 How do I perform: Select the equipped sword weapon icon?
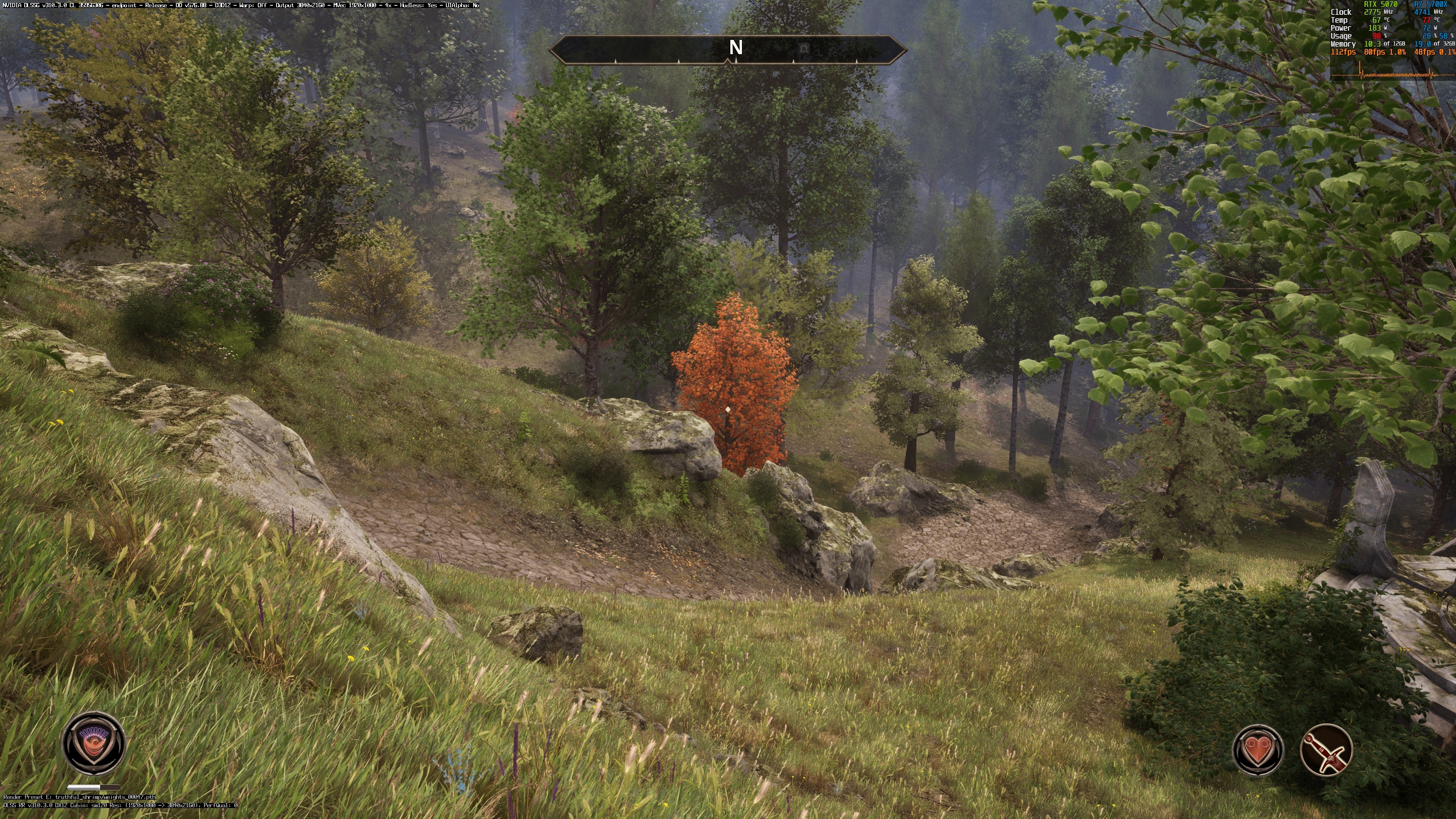1326,750
